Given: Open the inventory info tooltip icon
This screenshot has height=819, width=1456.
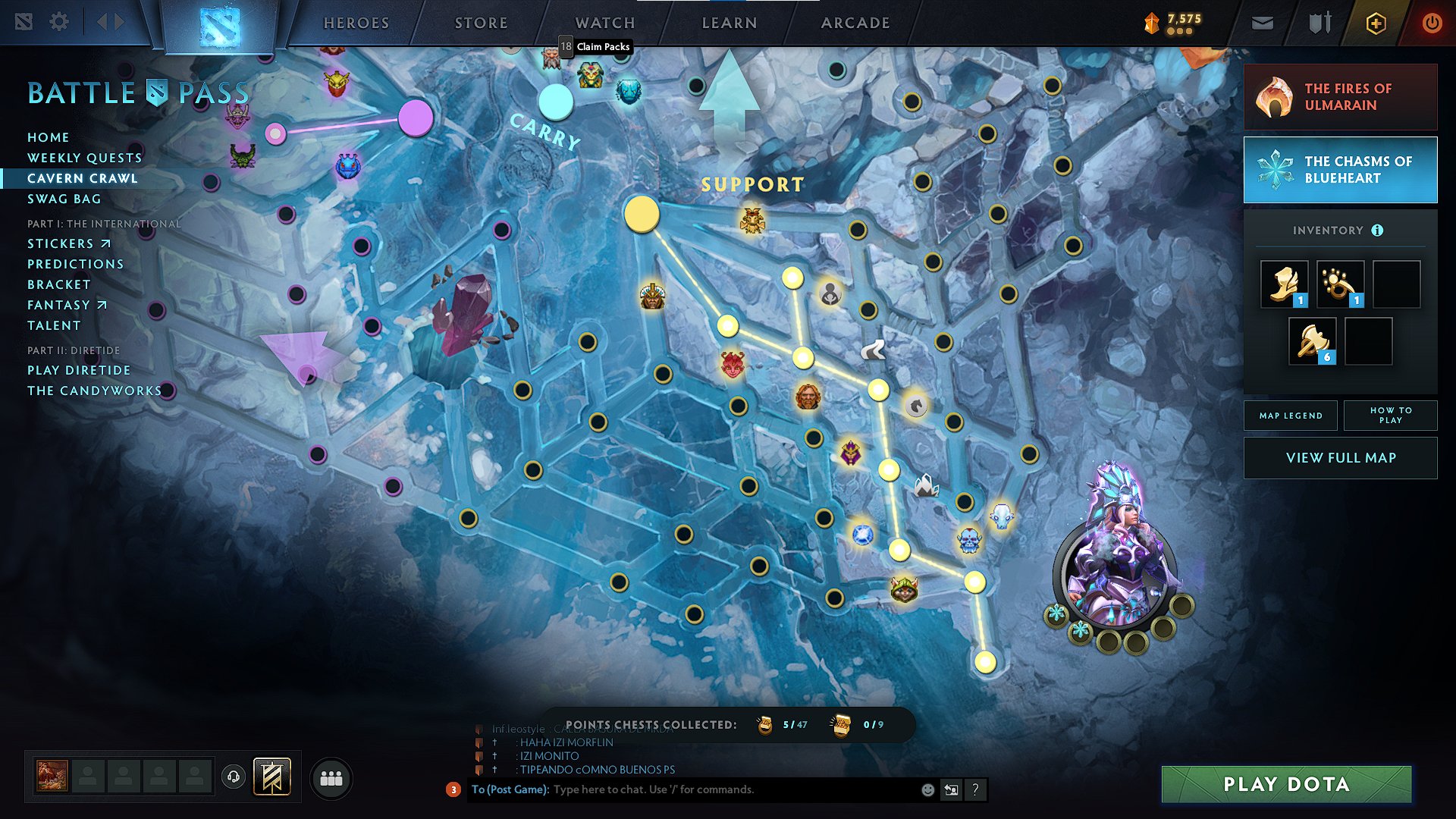Looking at the screenshot, I should click(x=1378, y=229).
